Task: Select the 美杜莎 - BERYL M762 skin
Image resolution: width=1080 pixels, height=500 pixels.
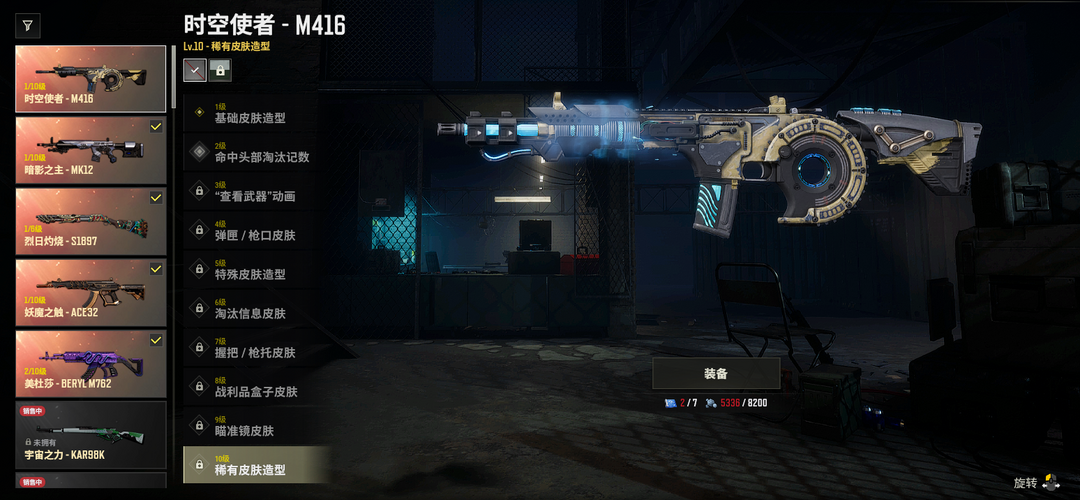Action: click(91, 363)
